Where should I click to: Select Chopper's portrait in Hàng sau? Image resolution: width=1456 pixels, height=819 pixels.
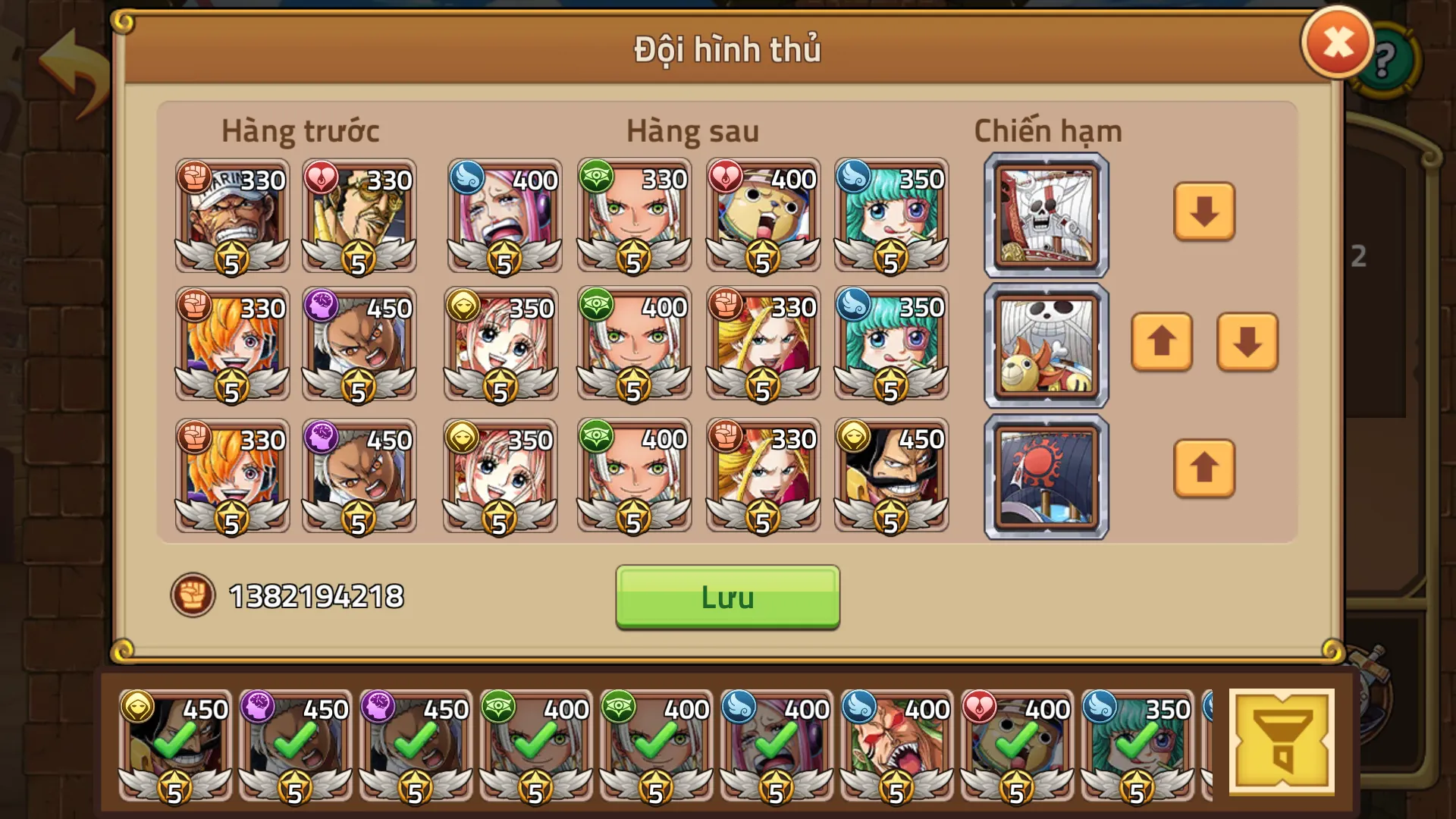coord(762,216)
